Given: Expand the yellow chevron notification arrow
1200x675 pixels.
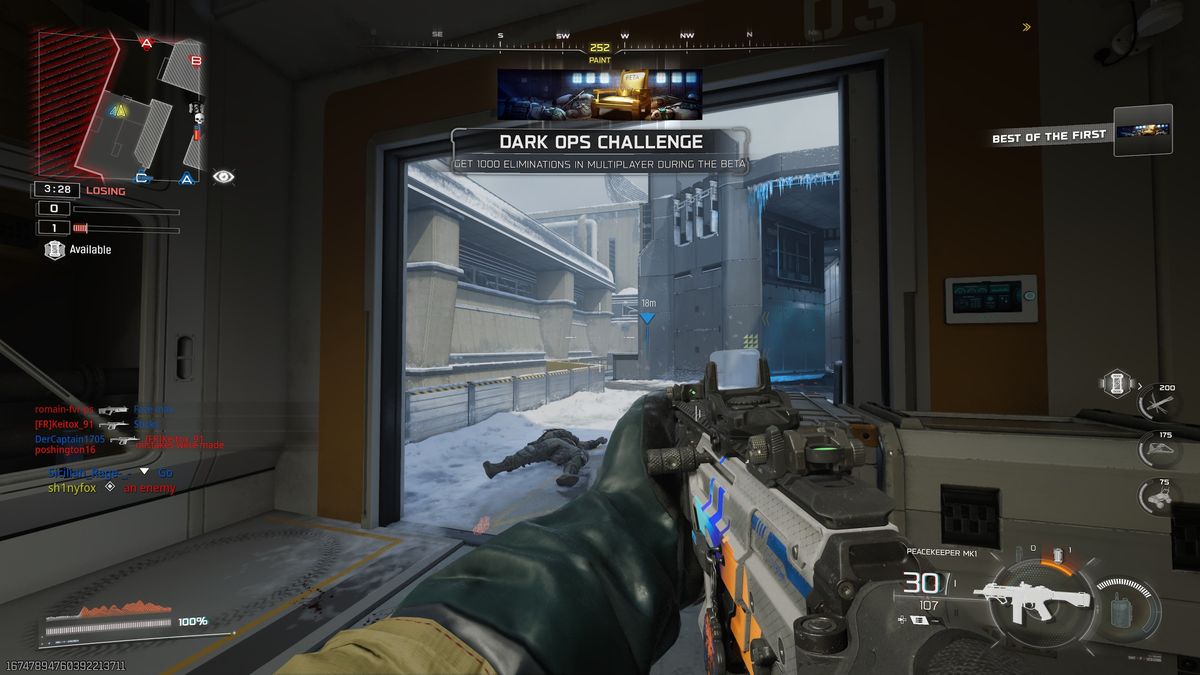Looking at the screenshot, I should (1026, 27).
